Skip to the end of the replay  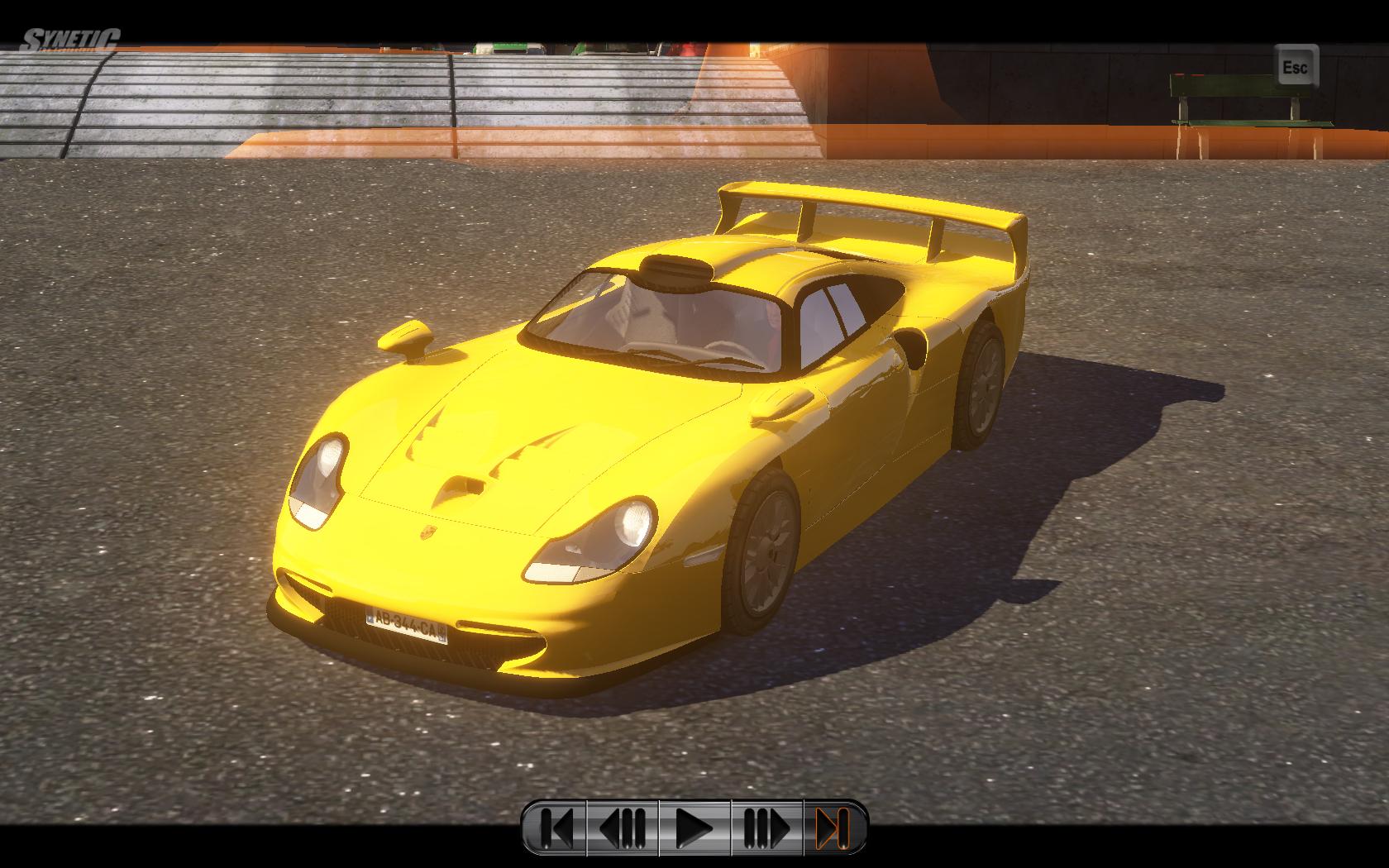click(x=833, y=827)
